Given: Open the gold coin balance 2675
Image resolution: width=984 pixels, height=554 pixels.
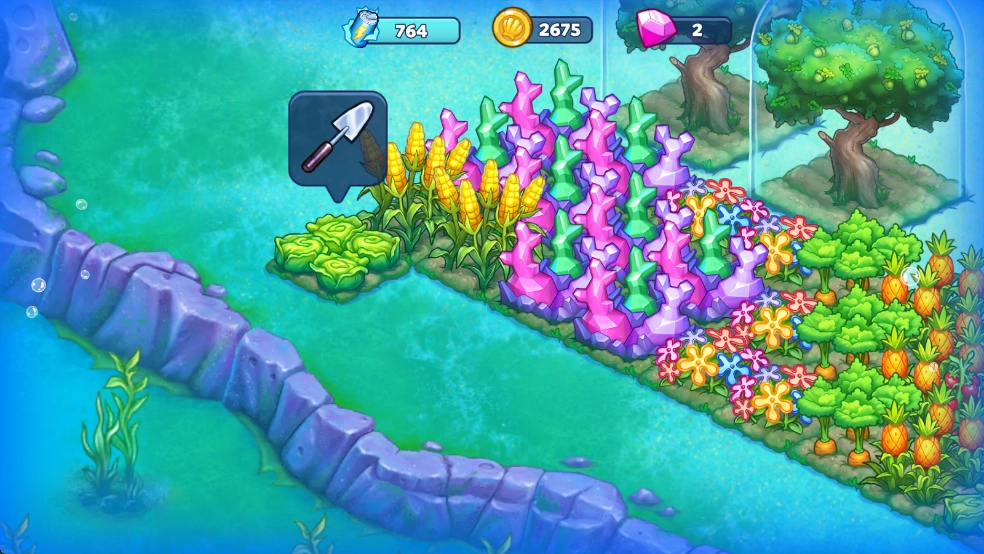Looking at the screenshot, I should tap(543, 30).
